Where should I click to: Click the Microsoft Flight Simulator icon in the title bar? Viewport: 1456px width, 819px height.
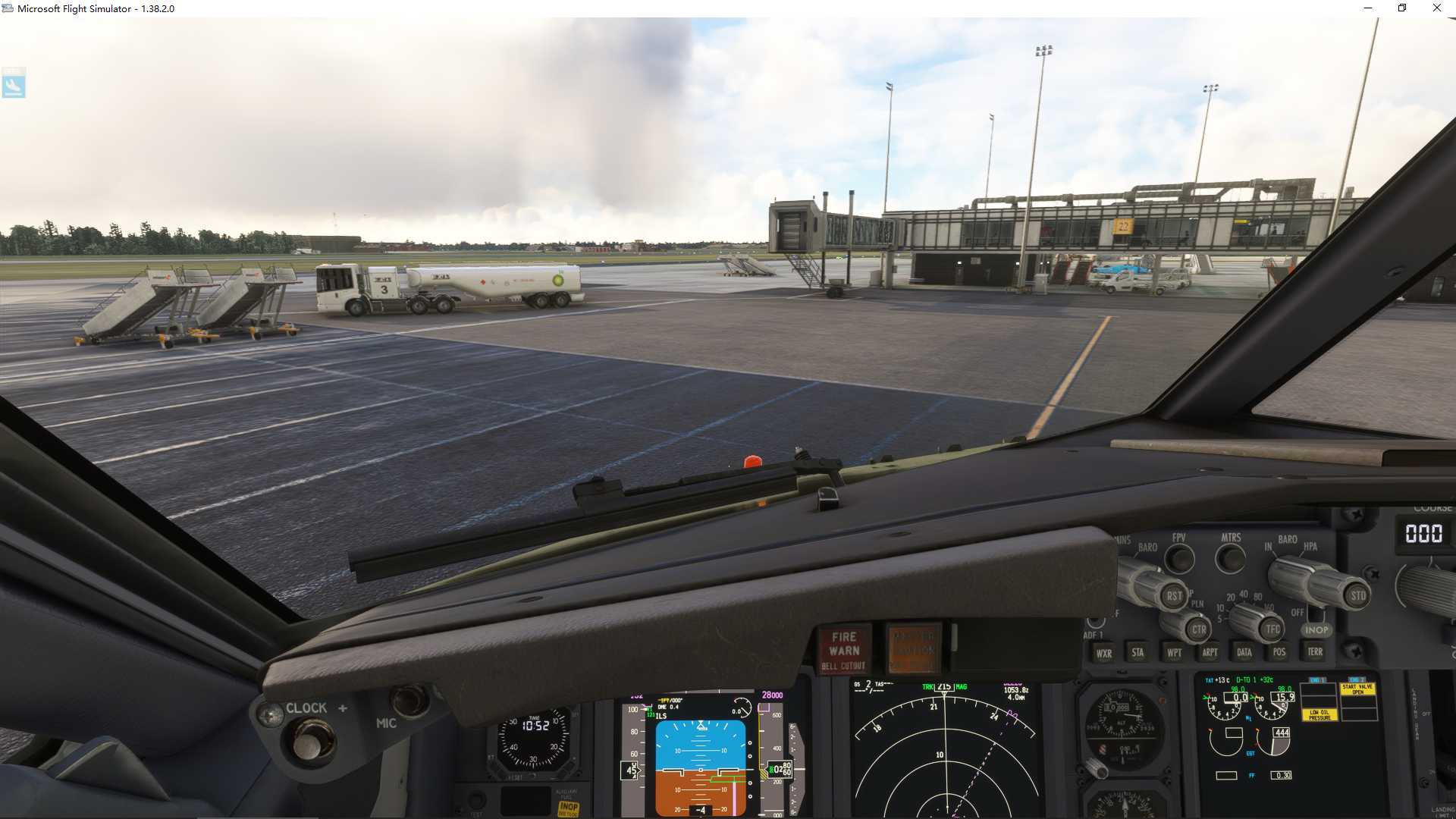point(8,8)
